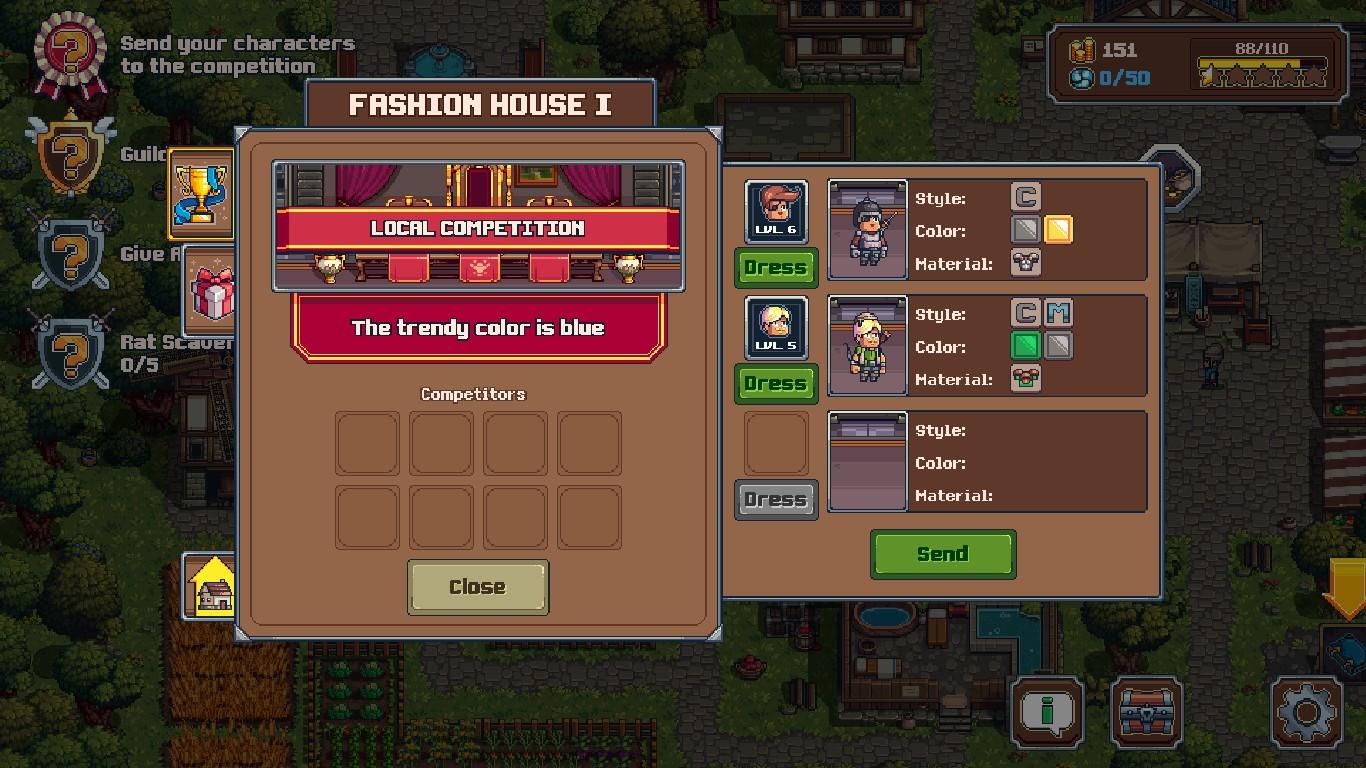
Task: Close the Local Competition panel
Action: point(477,587)
